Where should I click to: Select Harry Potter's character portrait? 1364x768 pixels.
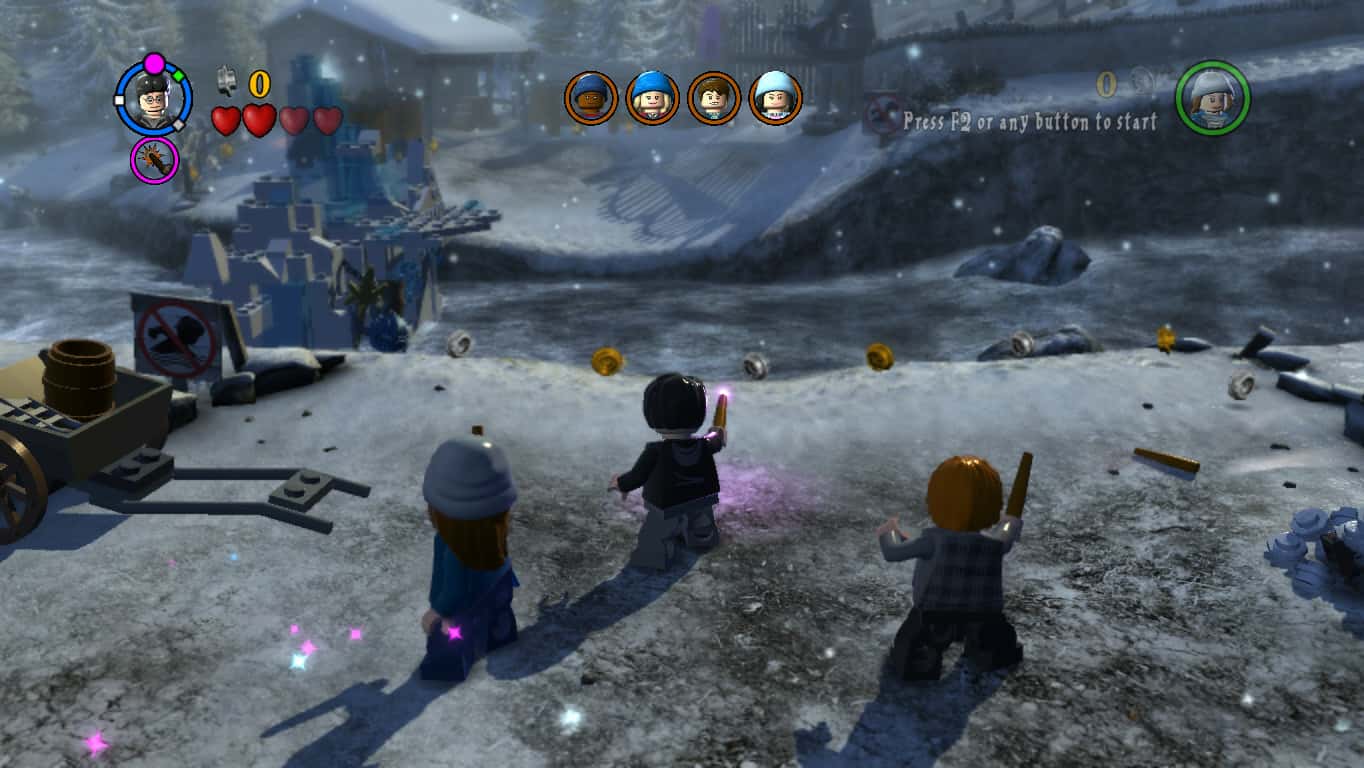click(151, 99)
